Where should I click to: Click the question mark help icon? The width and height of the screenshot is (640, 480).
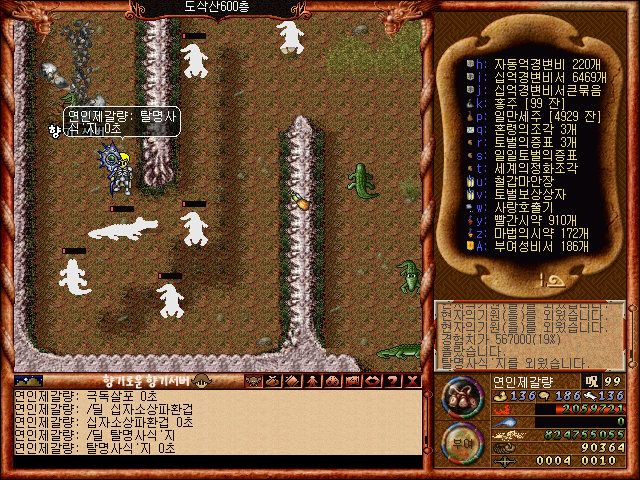[393, 380]
